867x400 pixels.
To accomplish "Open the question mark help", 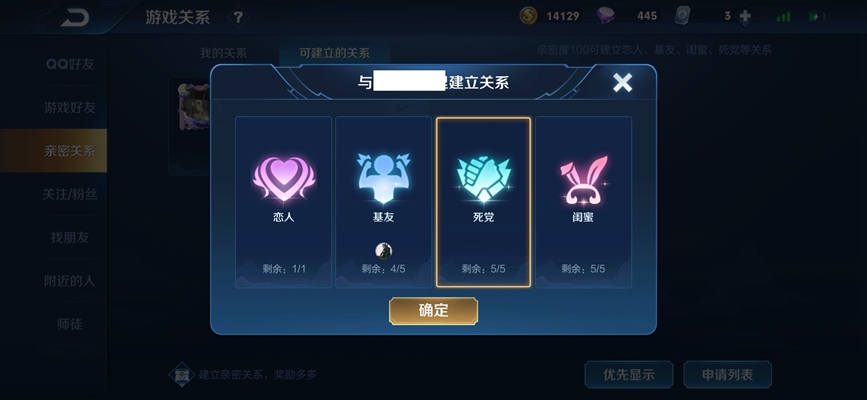I will coord(237,17).
